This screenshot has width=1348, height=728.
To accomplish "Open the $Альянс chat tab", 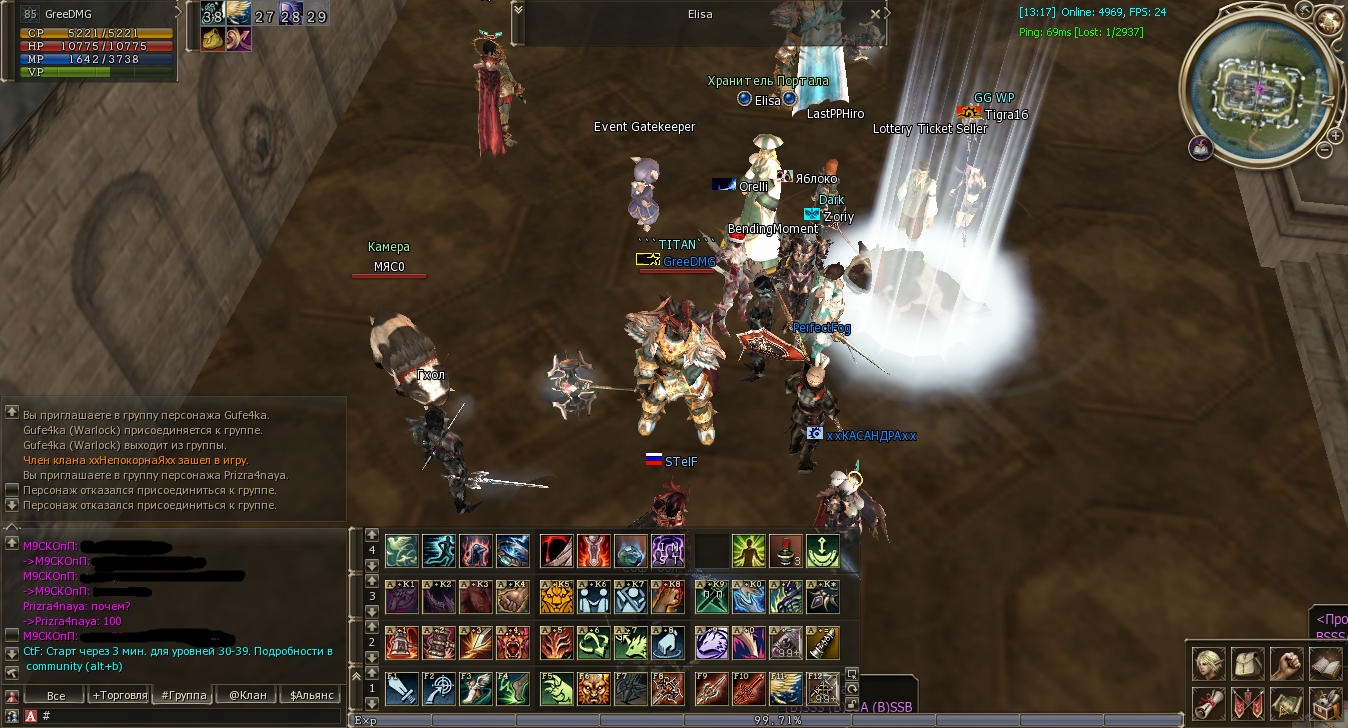I will click(309, 695).
